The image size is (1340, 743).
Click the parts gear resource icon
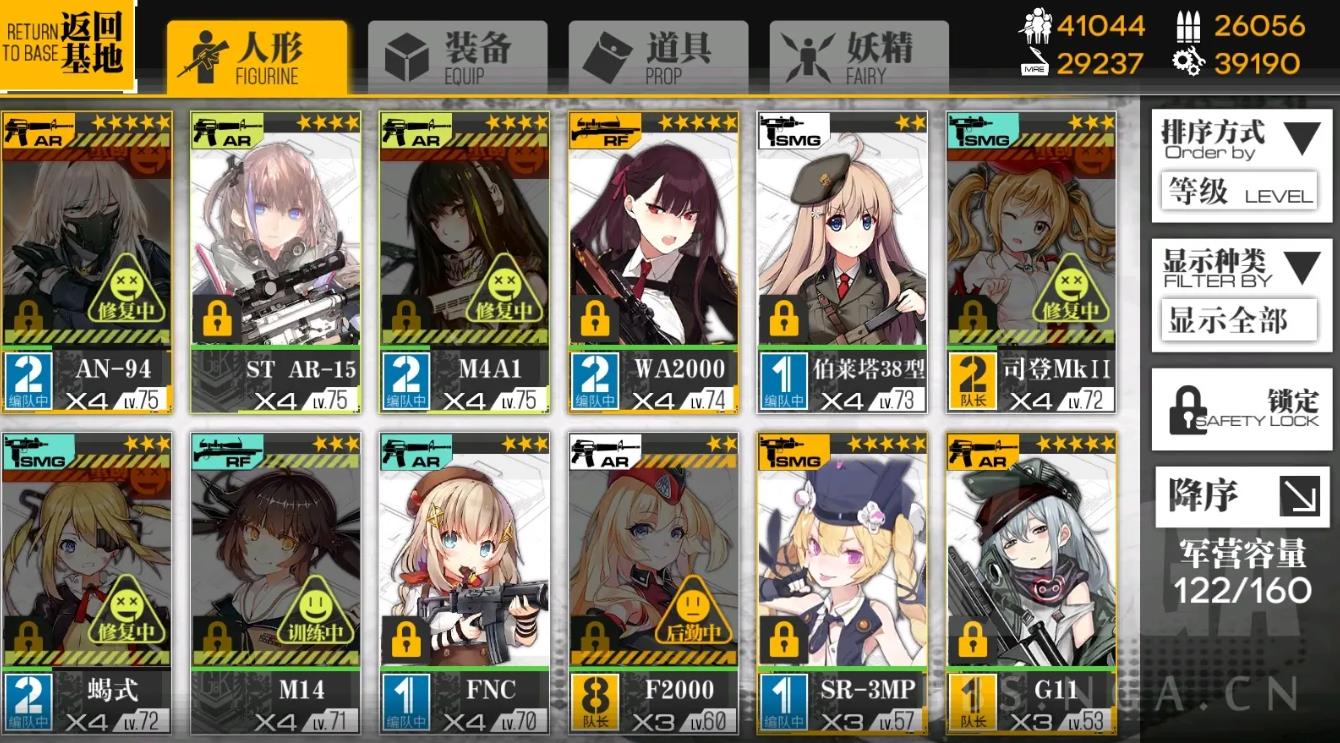tap(1186, 62)
